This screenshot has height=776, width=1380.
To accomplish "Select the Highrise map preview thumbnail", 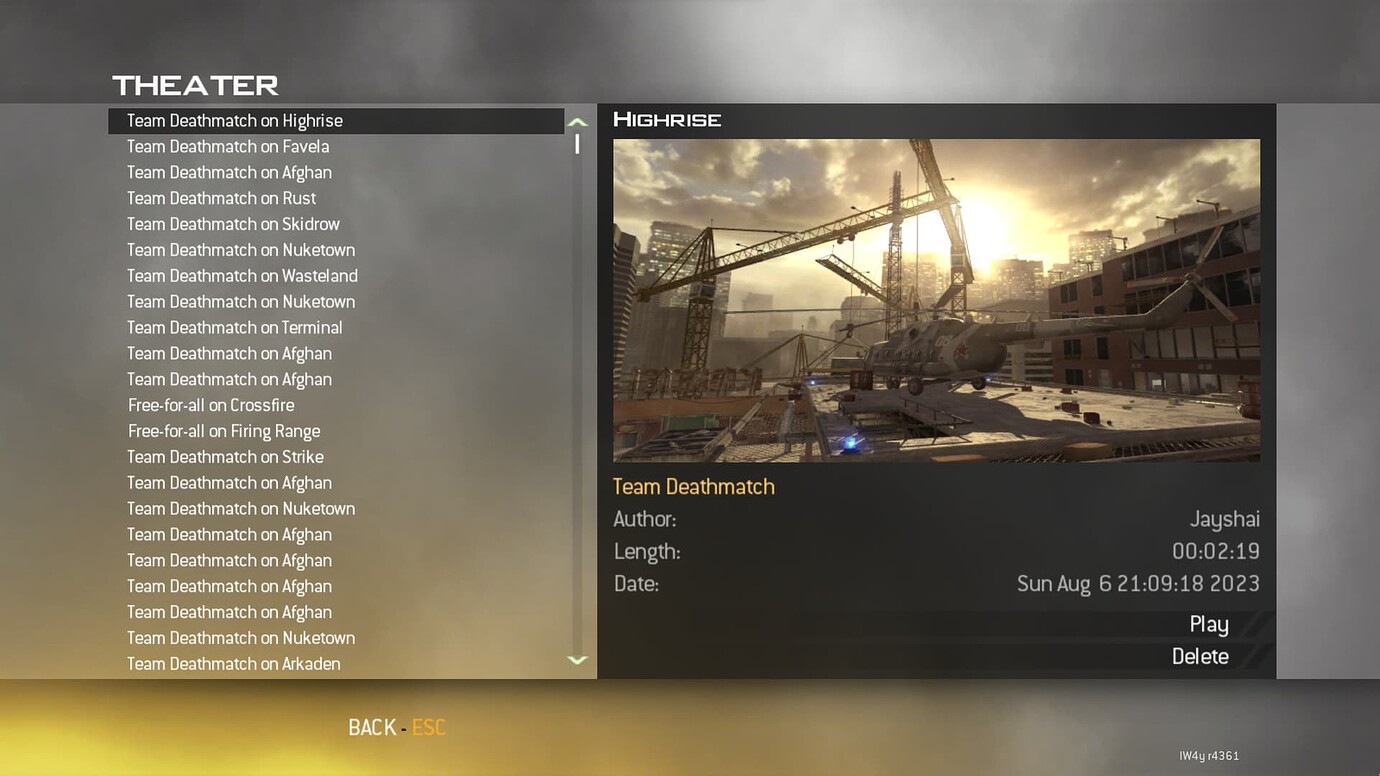I will click(936, 299).
